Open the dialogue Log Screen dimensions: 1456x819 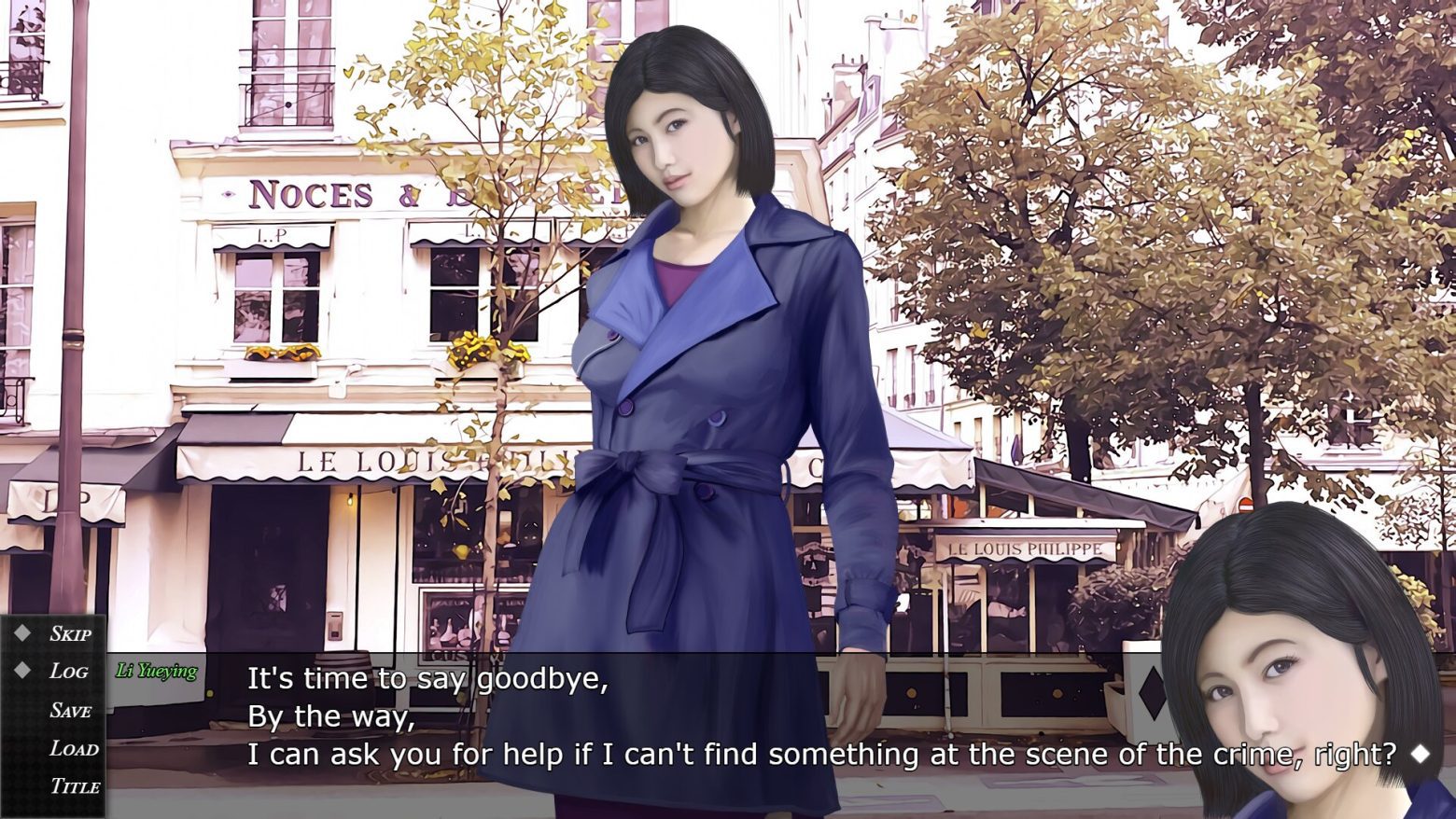click(68, 672)
